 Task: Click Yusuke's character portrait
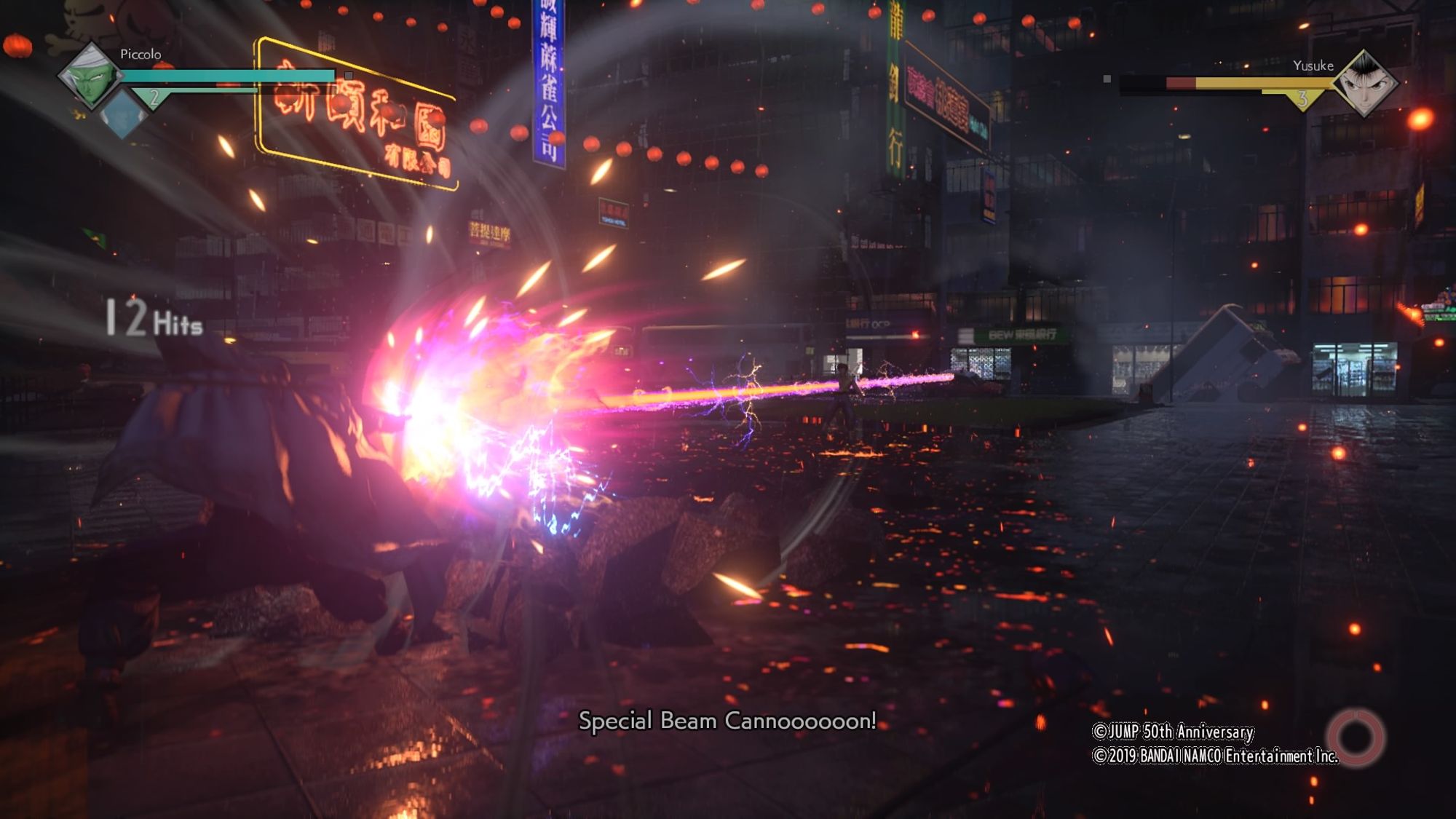[x=1364, y=84]
